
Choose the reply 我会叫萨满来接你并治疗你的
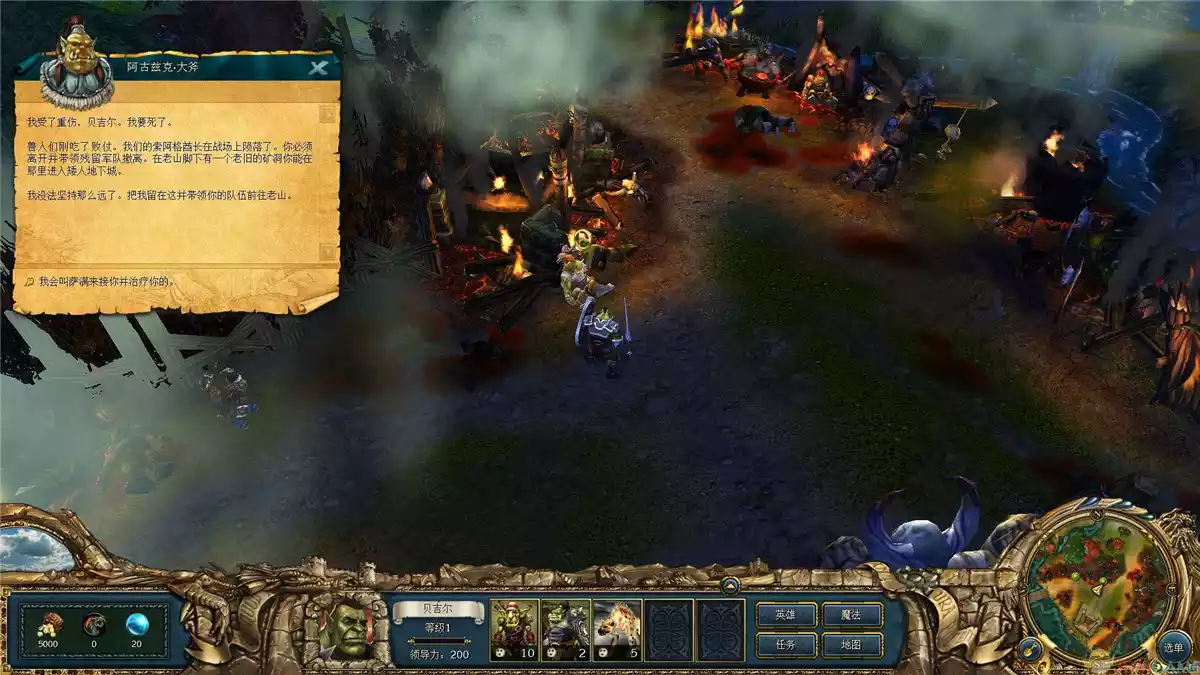[x=105, y=281]
